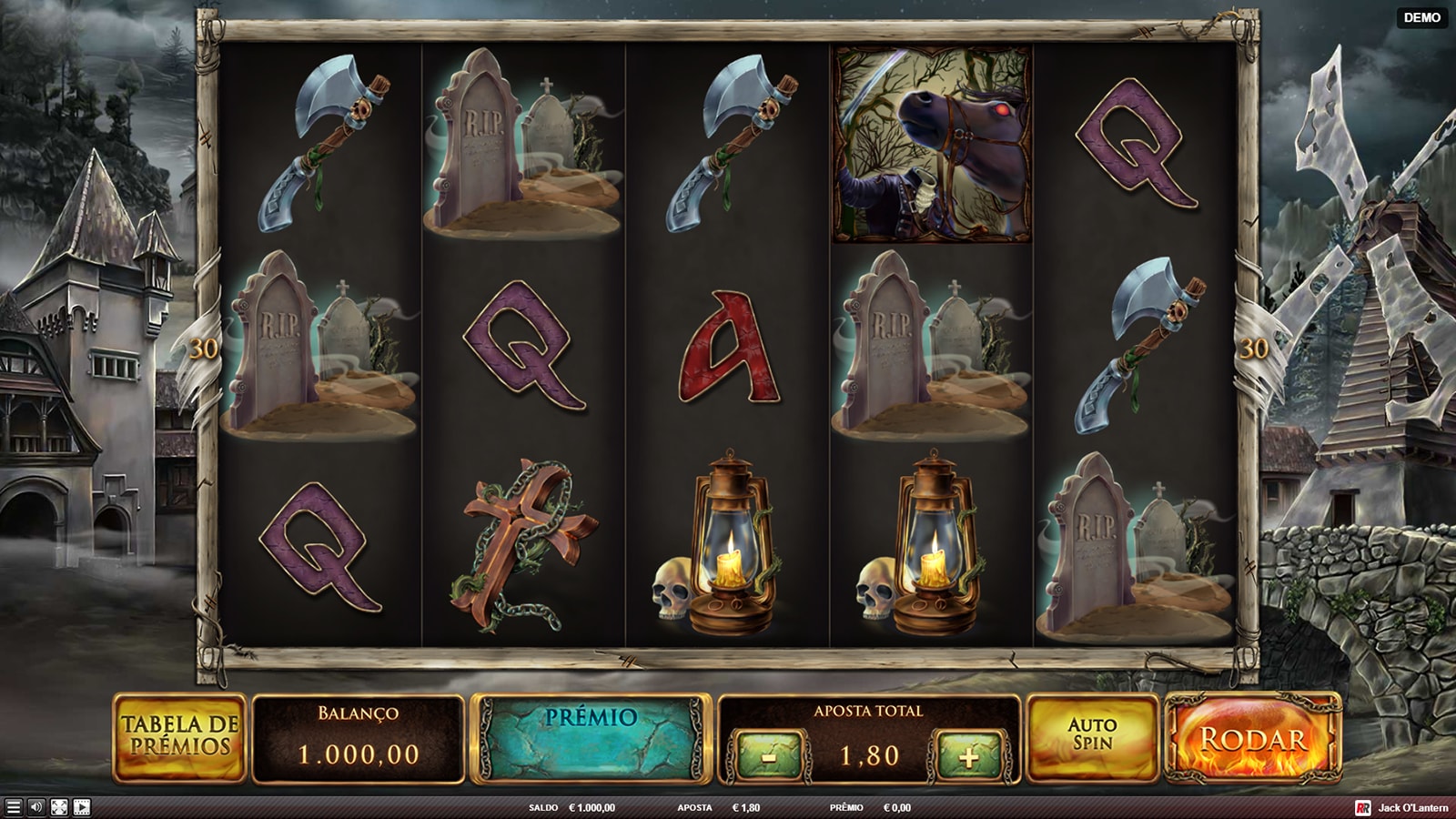
Task: Click the film strip play icon
Action: (x=82, y=807)
